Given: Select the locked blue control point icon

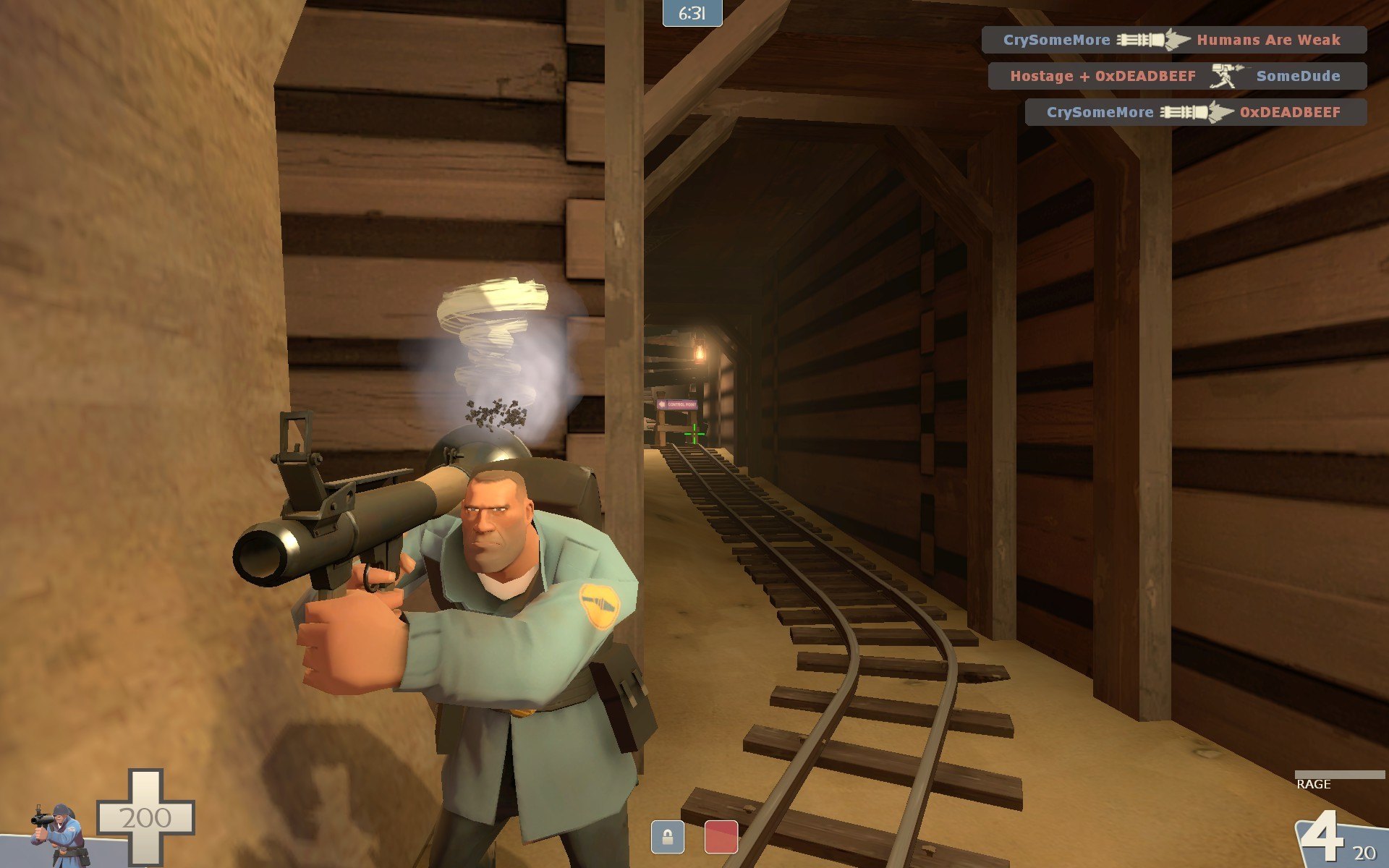Looking at the screenshot, I should tap(667, 837).
